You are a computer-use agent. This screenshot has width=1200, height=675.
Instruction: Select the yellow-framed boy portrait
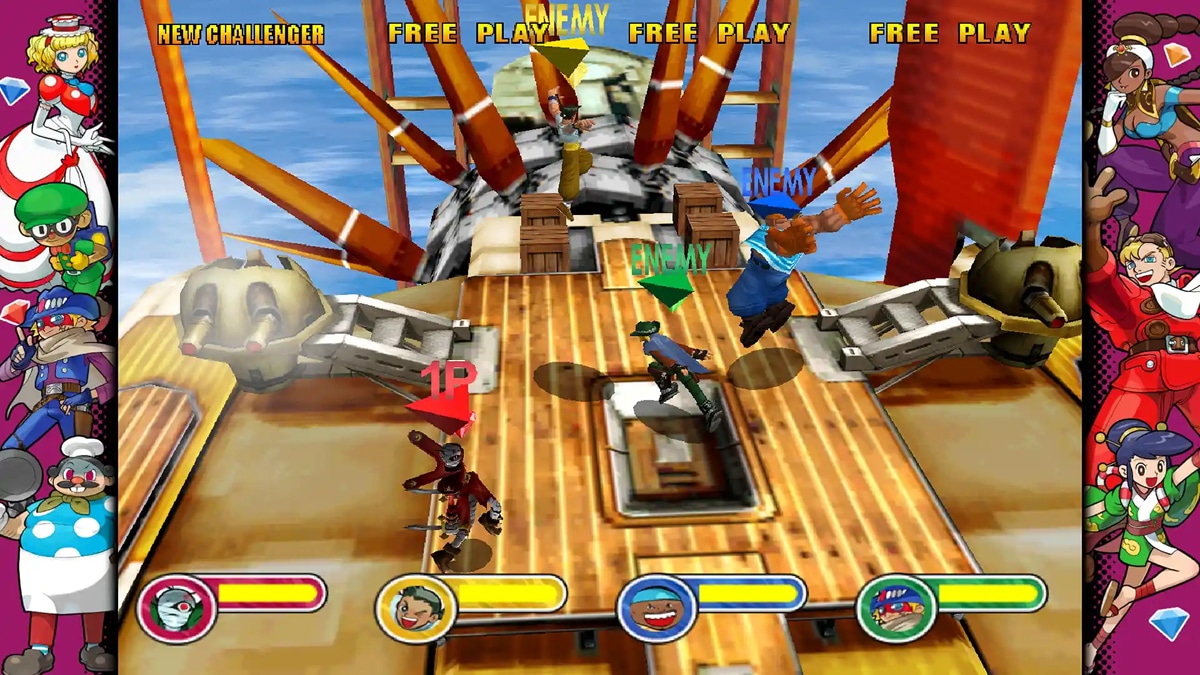coord(415,608)
